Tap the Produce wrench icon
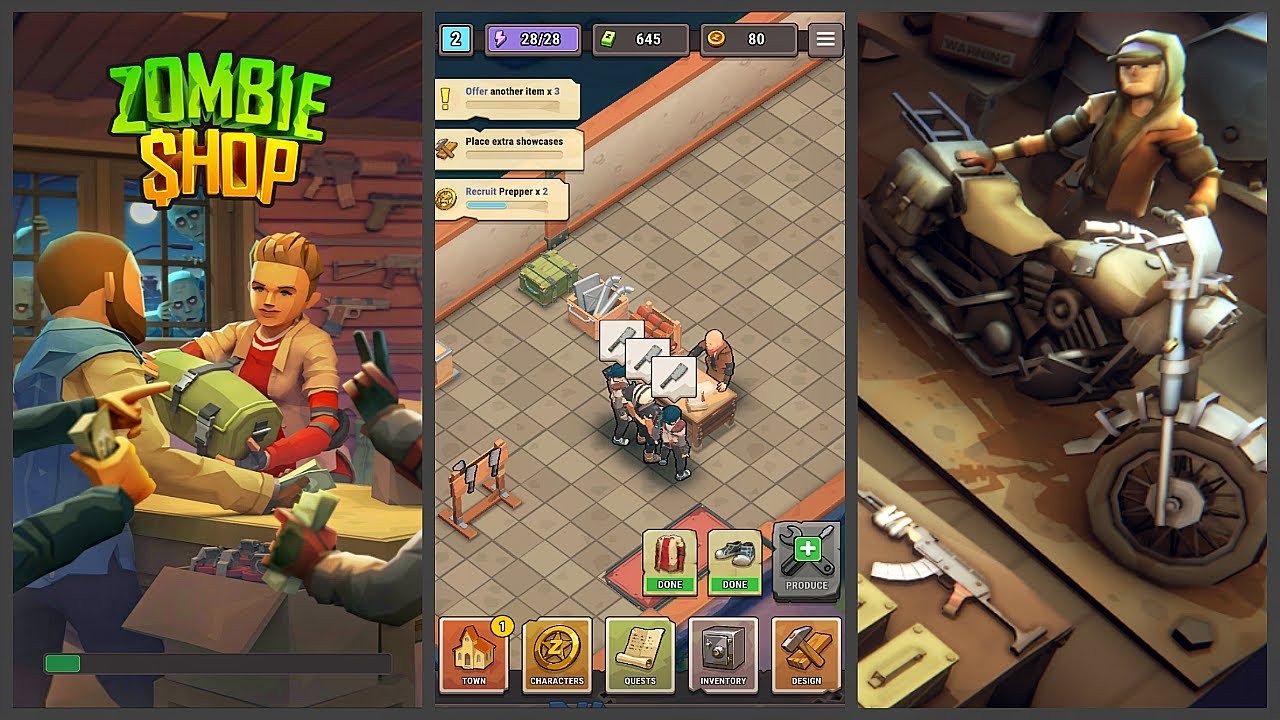Screen dimensions: 1280x720 (806, 555)
